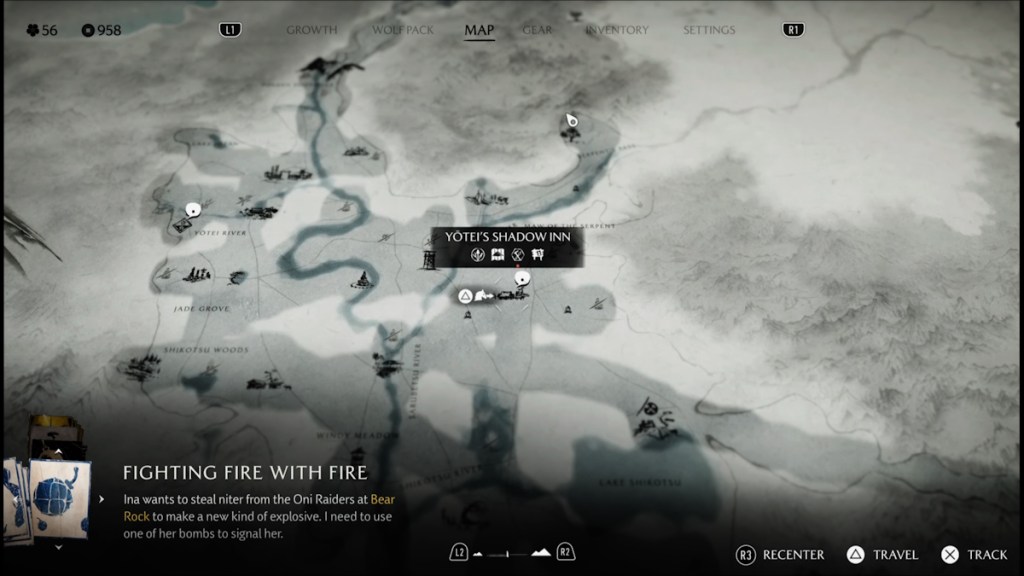The height and width of the screenshot is (576, 1024).
Task: Show the Settings tab
Action: pyautogui.click(x=708, y=30)
